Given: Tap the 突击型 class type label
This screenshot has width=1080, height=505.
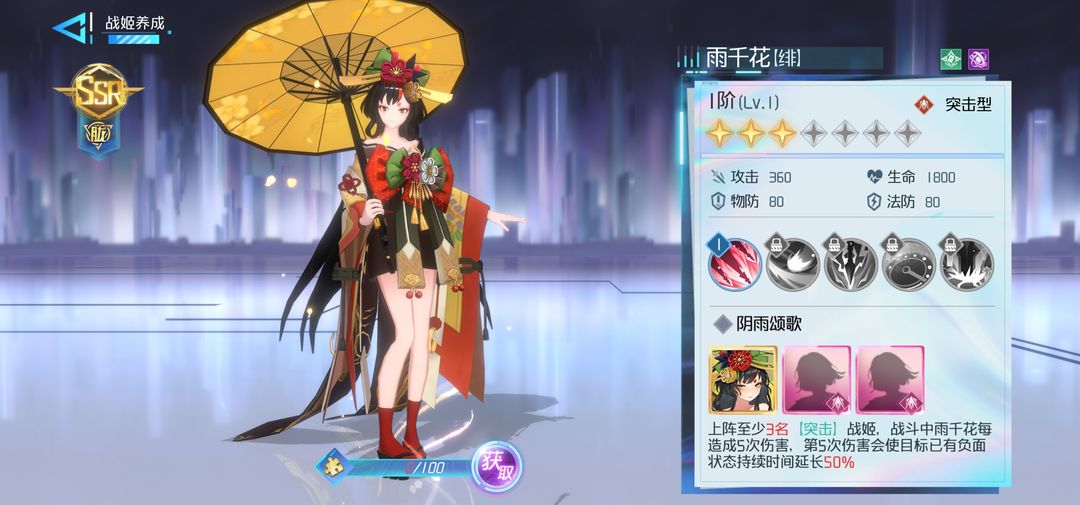Looking at the screenshot, I should click(955, 104).
